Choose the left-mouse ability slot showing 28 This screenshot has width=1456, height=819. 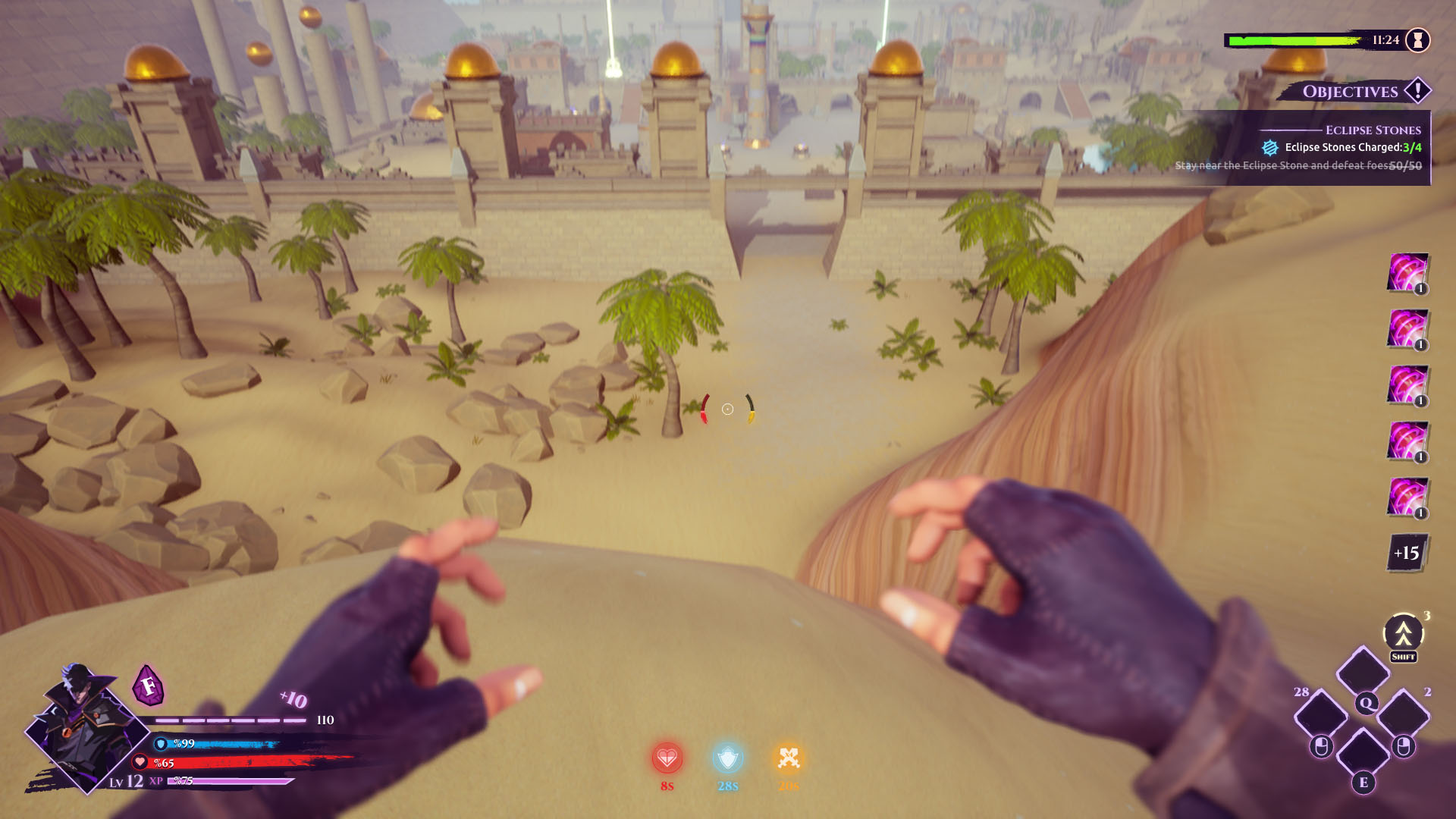click(1321, 714)
